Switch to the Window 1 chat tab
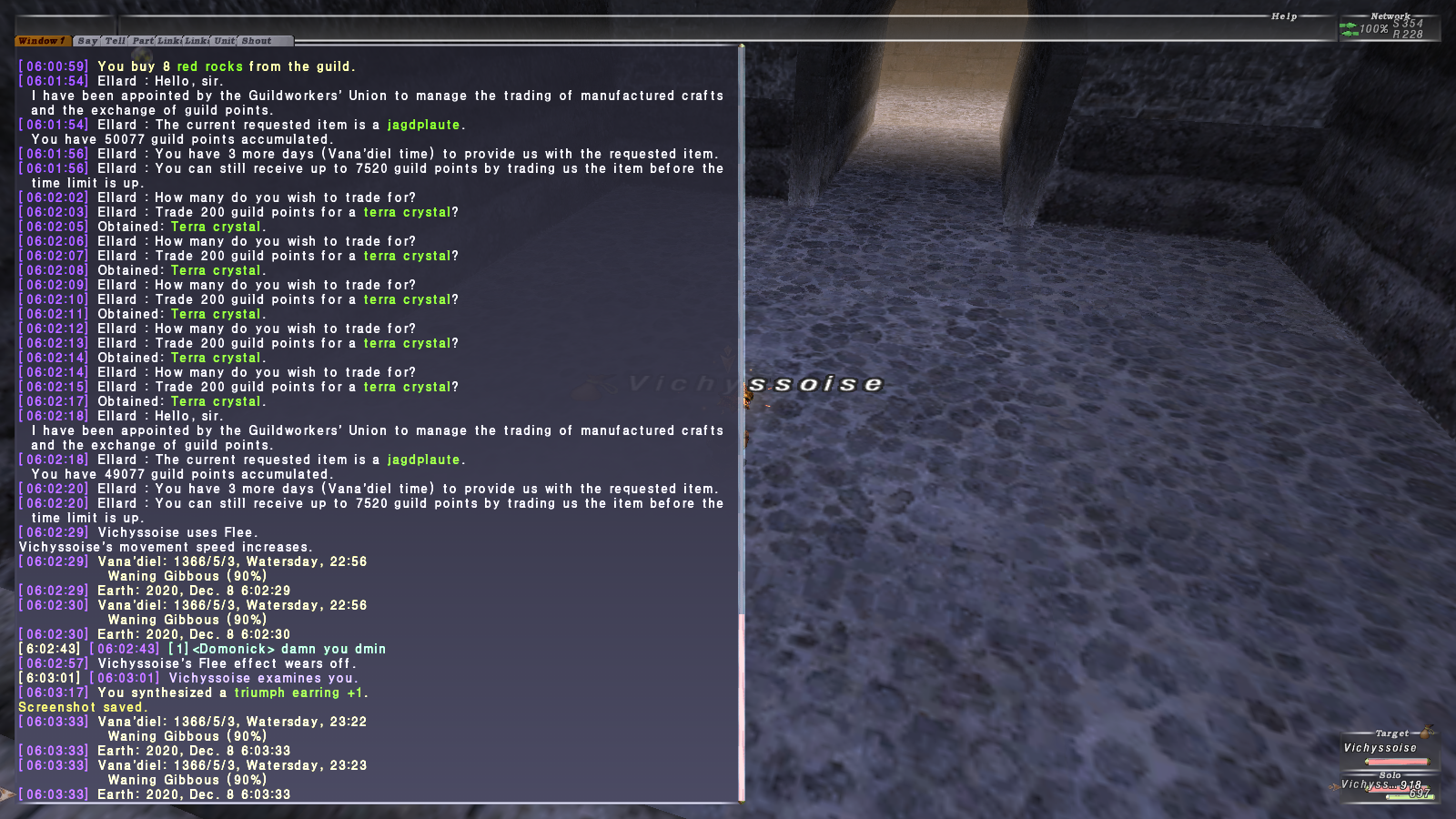Image resolution: width=1456 pixels, height=819 pixels. pos(42,41)
